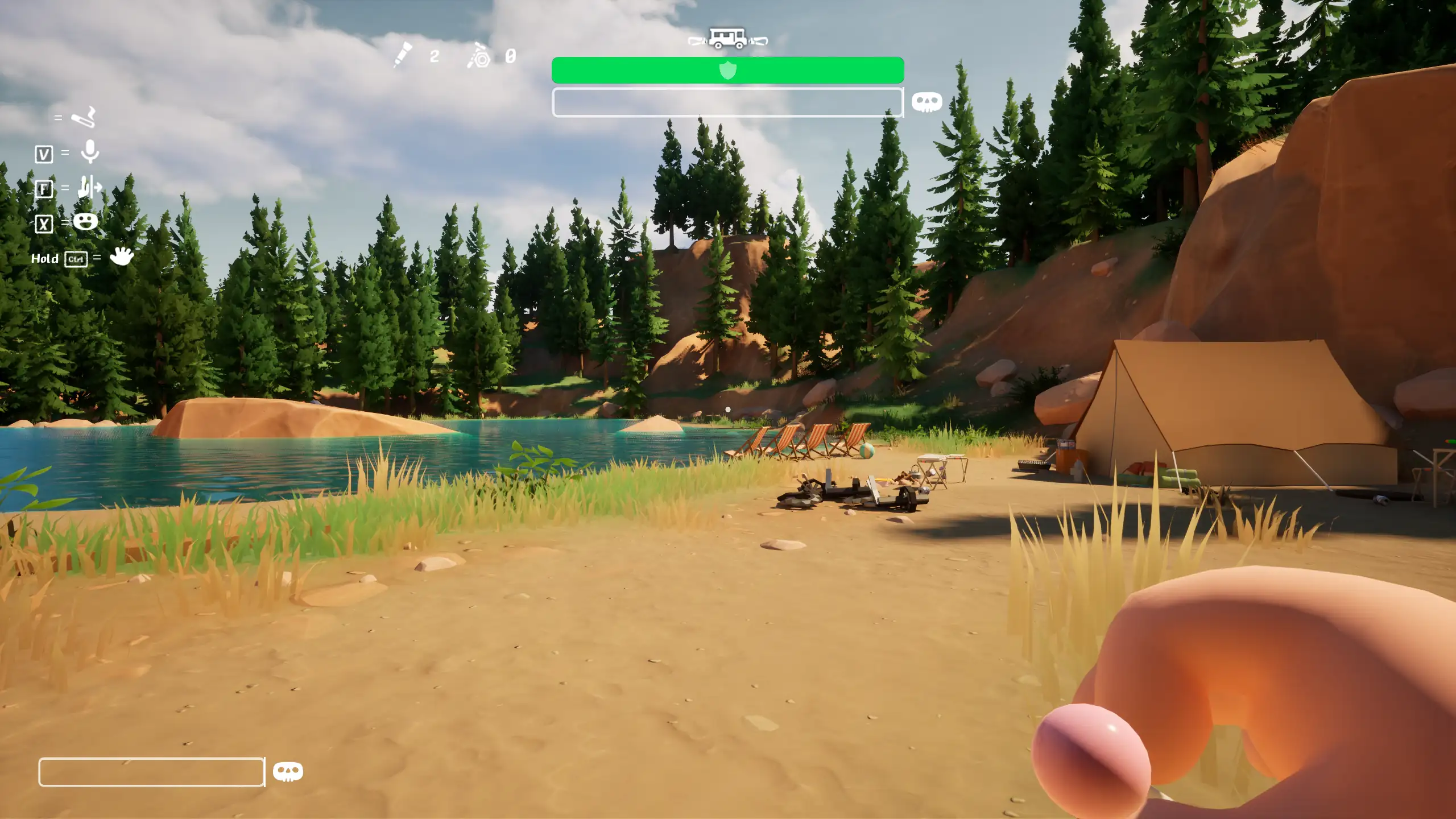Open the smiley face emote icon
Image resolution: width=1456 pixels, height=819 pixels.
tap(85, 221)
